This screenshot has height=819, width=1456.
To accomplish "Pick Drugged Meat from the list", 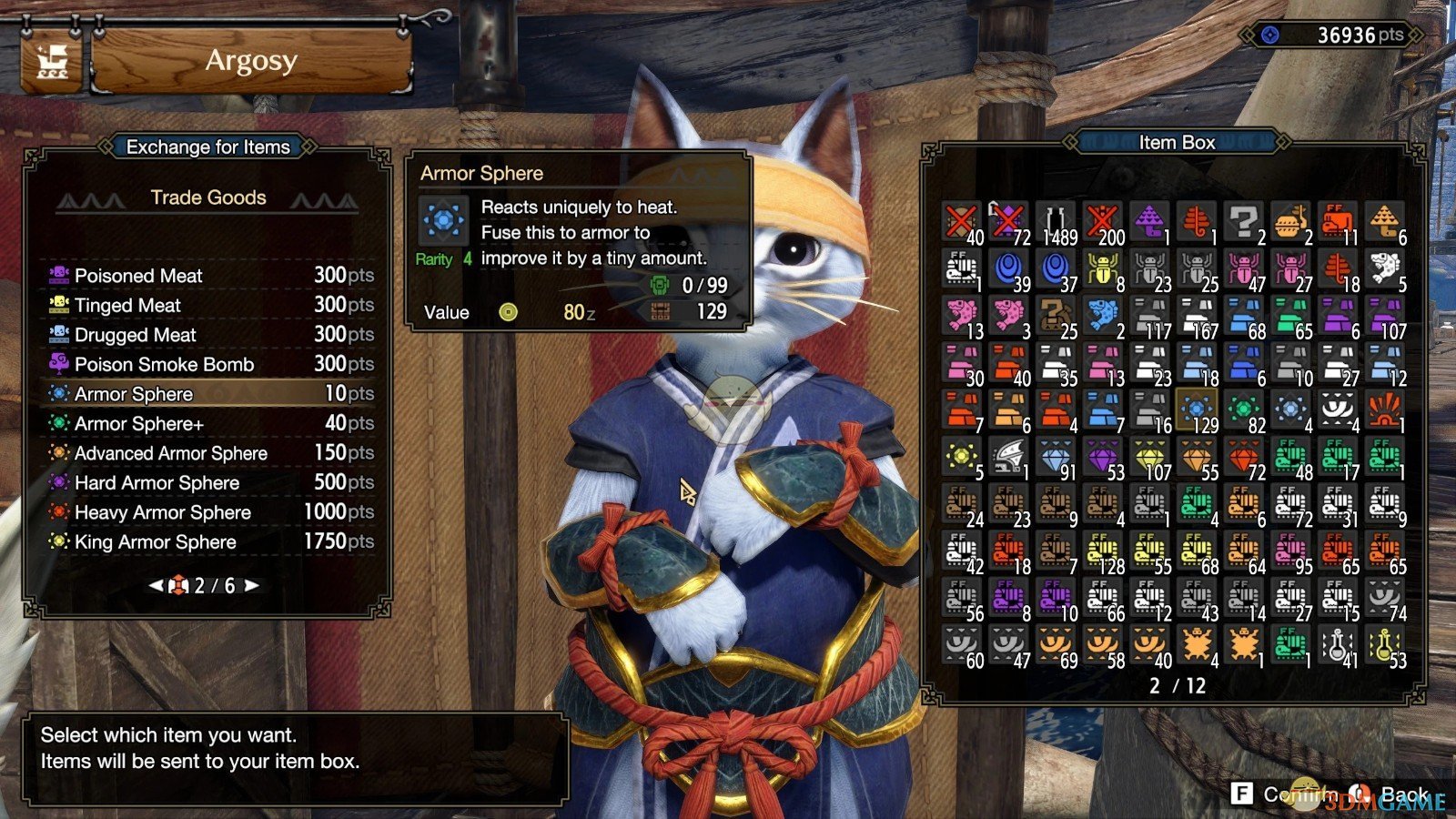I will click(x=207, y=335).
